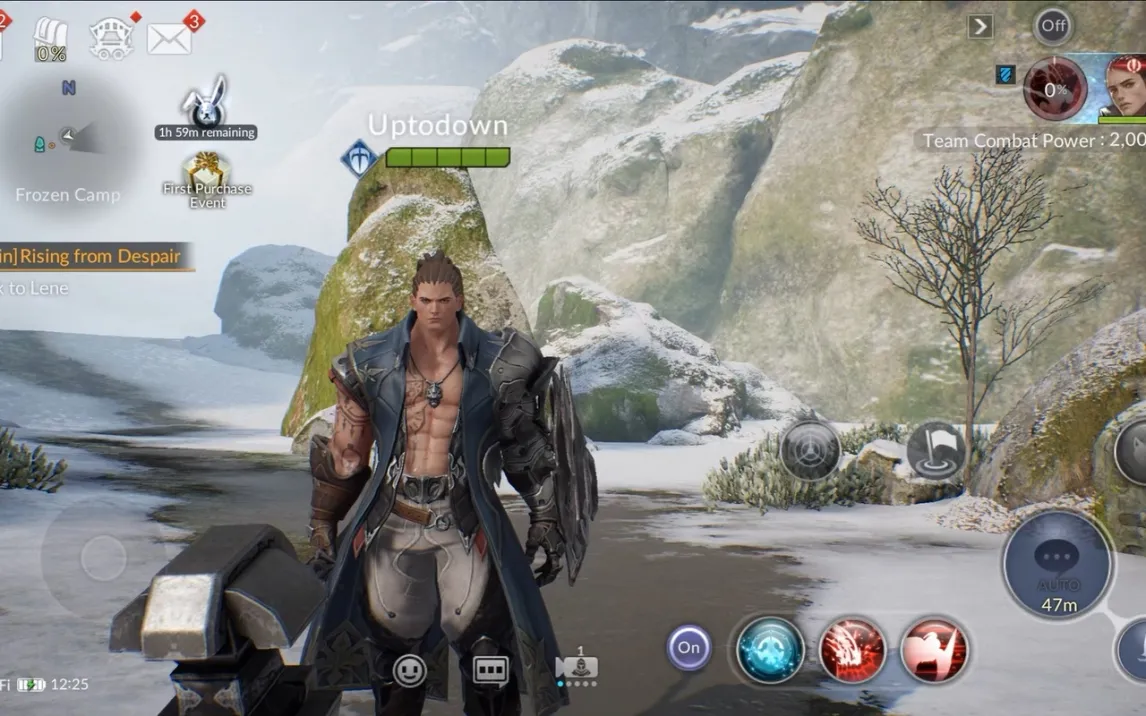
Task: Open the mail envelope inbox
Action: coord(170,38)
